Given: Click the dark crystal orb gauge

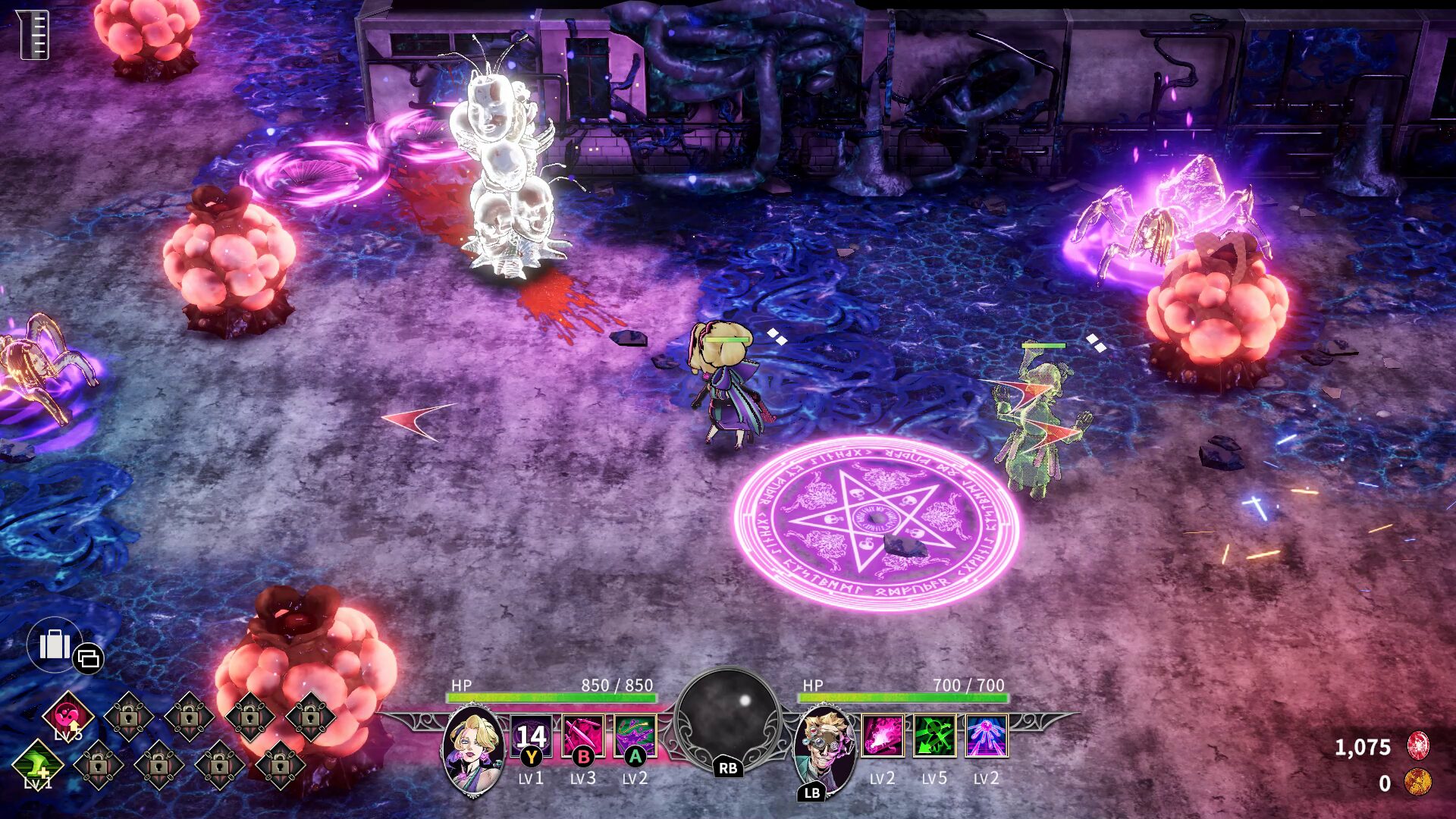Looking at the screenshot, I should [x=728, y=717].
